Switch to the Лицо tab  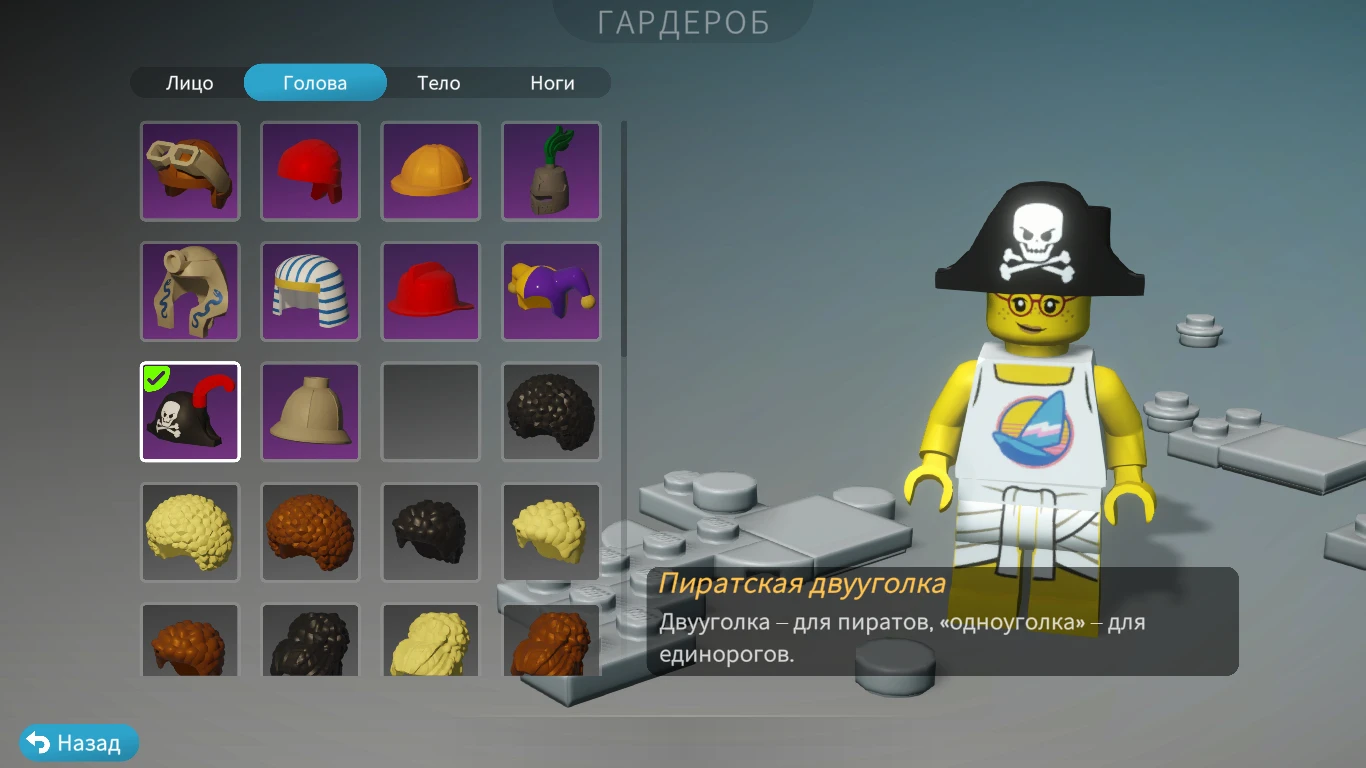click(x=189, y=83)
